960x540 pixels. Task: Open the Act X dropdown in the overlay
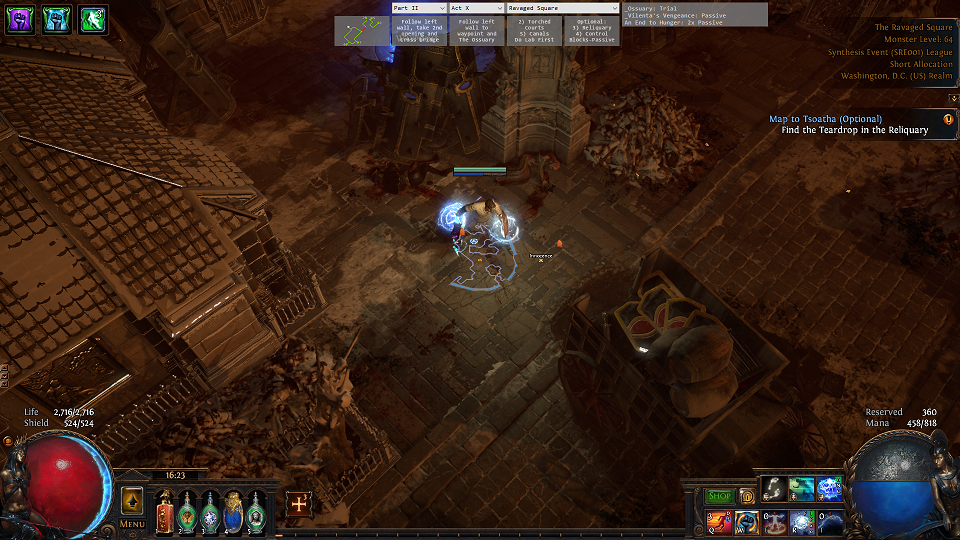tap(476, 8)
